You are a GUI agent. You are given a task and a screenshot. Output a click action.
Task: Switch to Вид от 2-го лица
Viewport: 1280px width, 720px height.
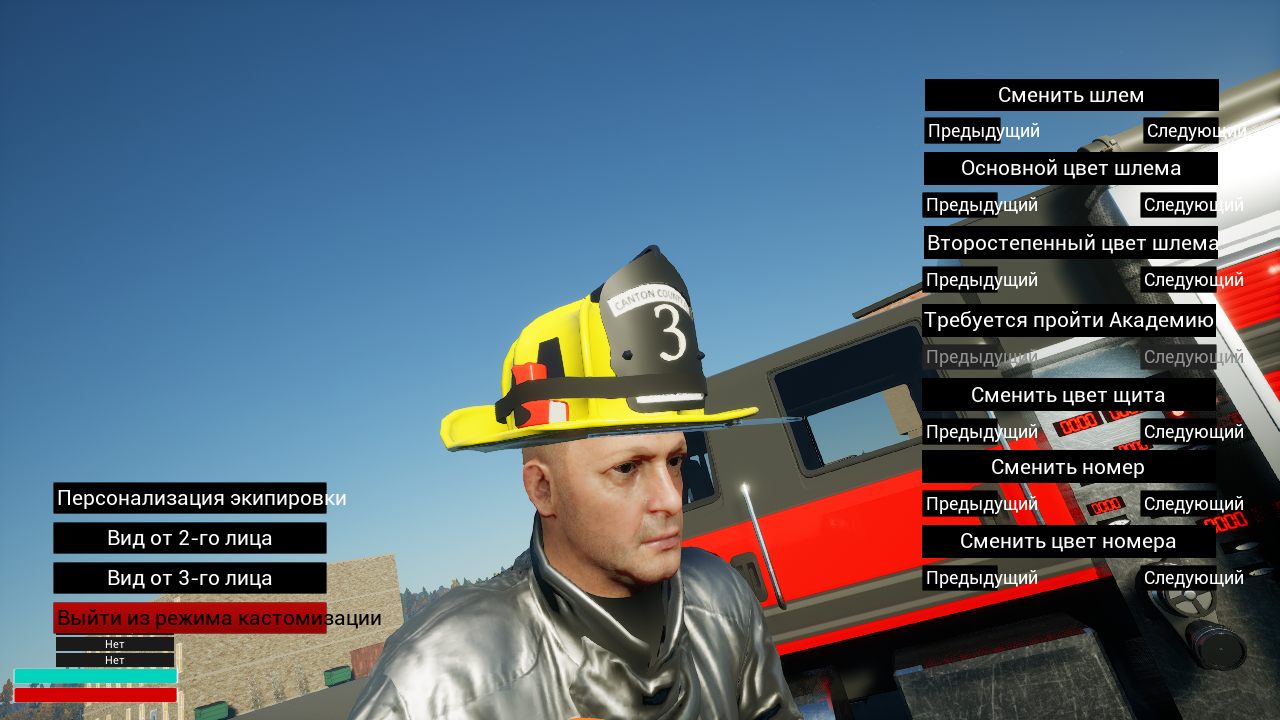pyautogui.click(x=190, y=538)
